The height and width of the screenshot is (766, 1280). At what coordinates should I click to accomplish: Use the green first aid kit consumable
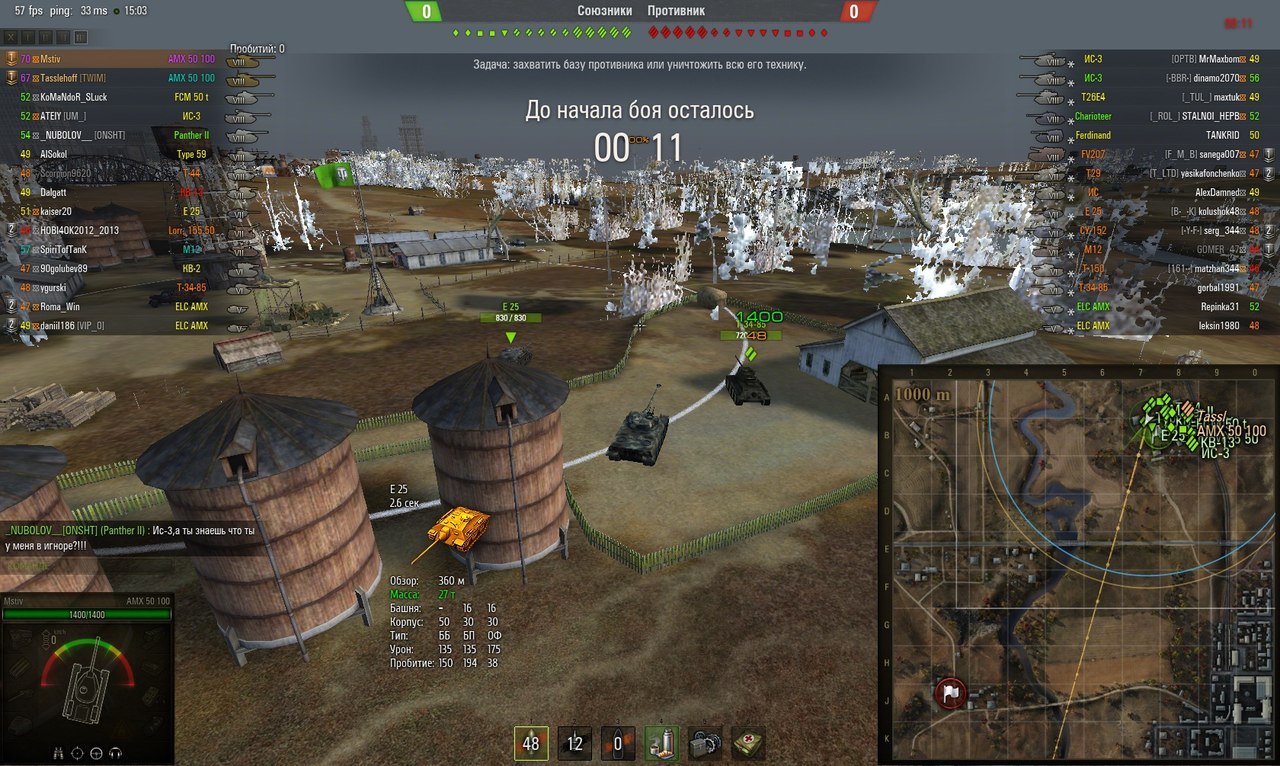coord(748,743)
